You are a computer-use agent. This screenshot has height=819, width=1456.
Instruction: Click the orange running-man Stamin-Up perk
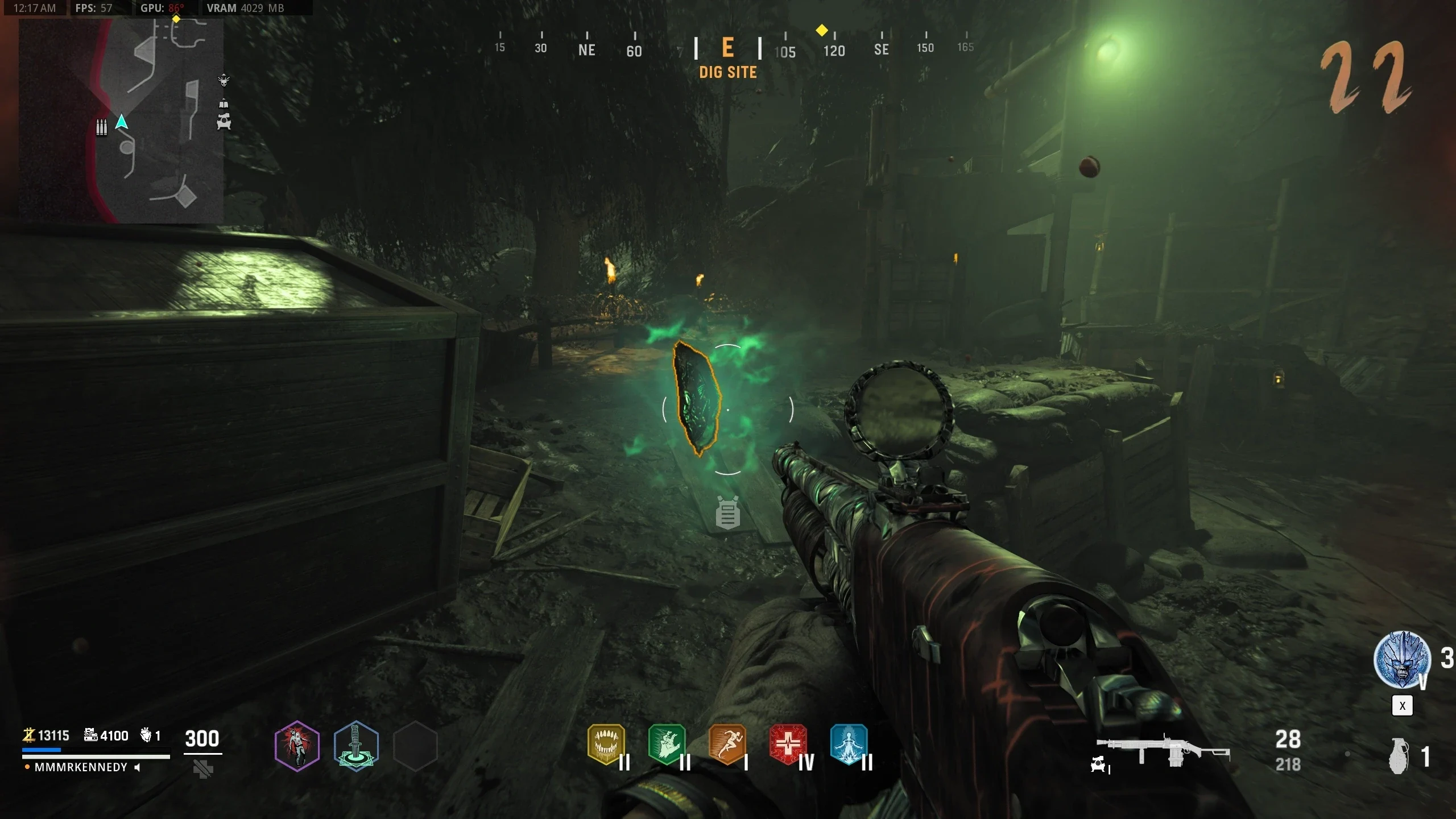727,744
